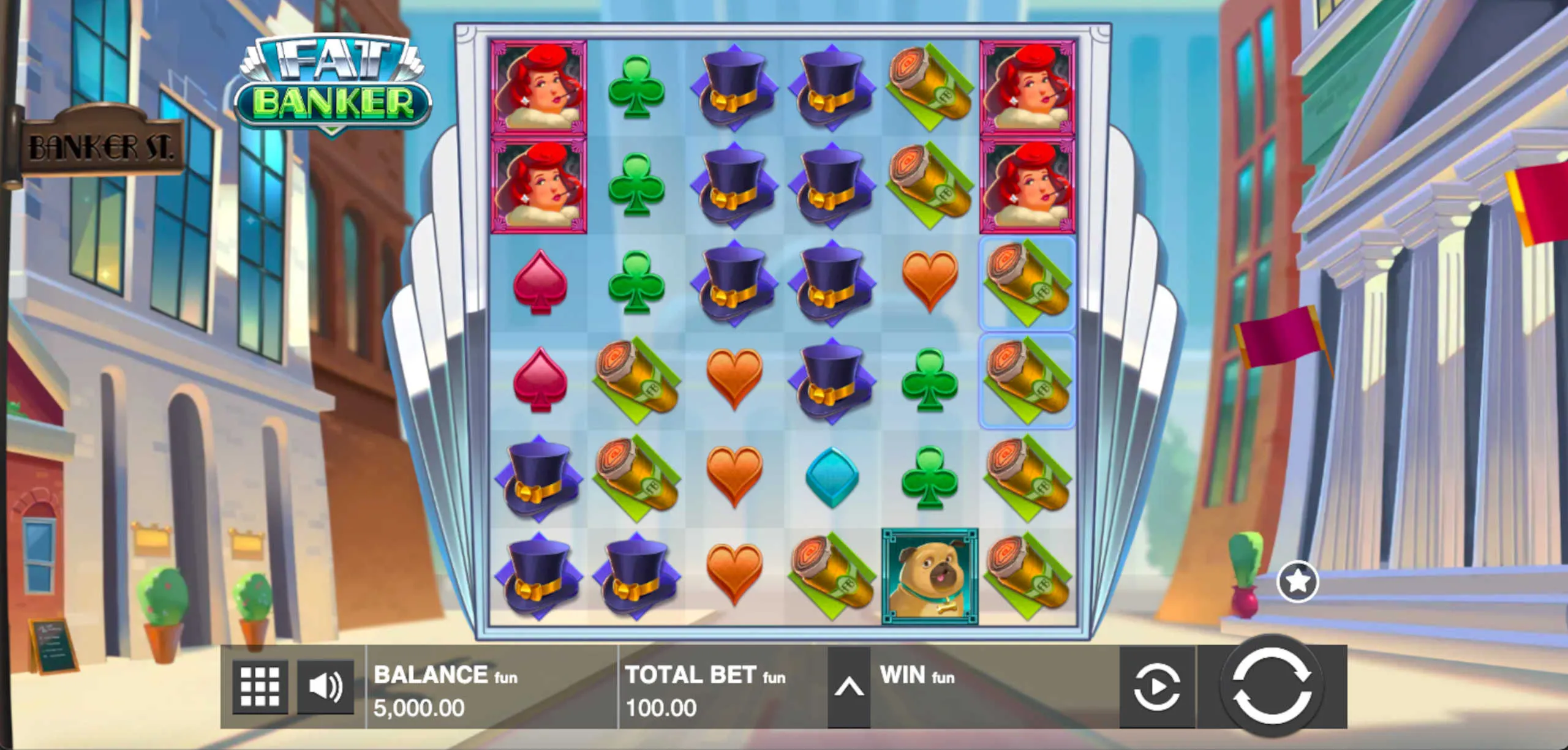Spin the reels with the circular arrows button
Image resolution: width=1568 pixels, height=750 pixels.
[1271, 686]
